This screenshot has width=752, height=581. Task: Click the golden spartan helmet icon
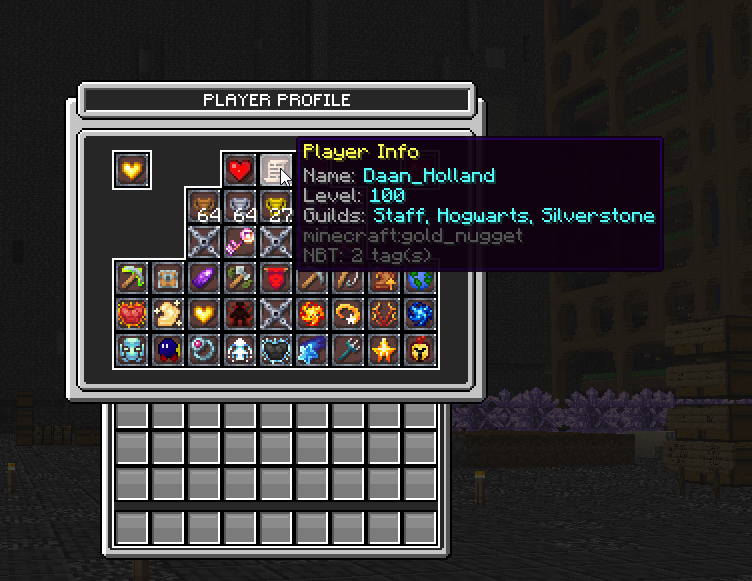pos(418,350)
